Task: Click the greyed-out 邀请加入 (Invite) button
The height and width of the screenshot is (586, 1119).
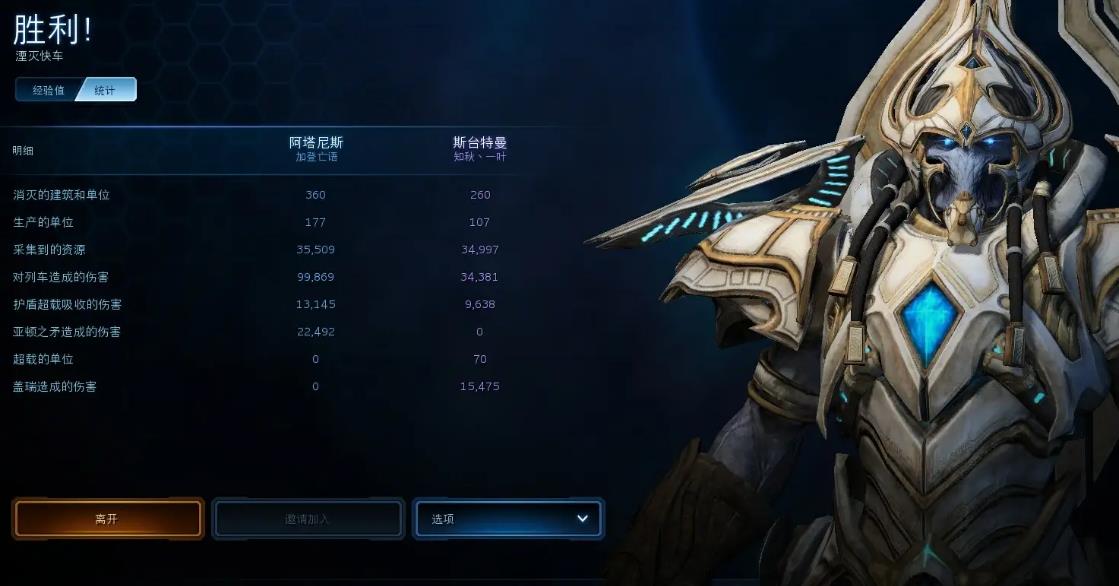Action: pos(307,519)
